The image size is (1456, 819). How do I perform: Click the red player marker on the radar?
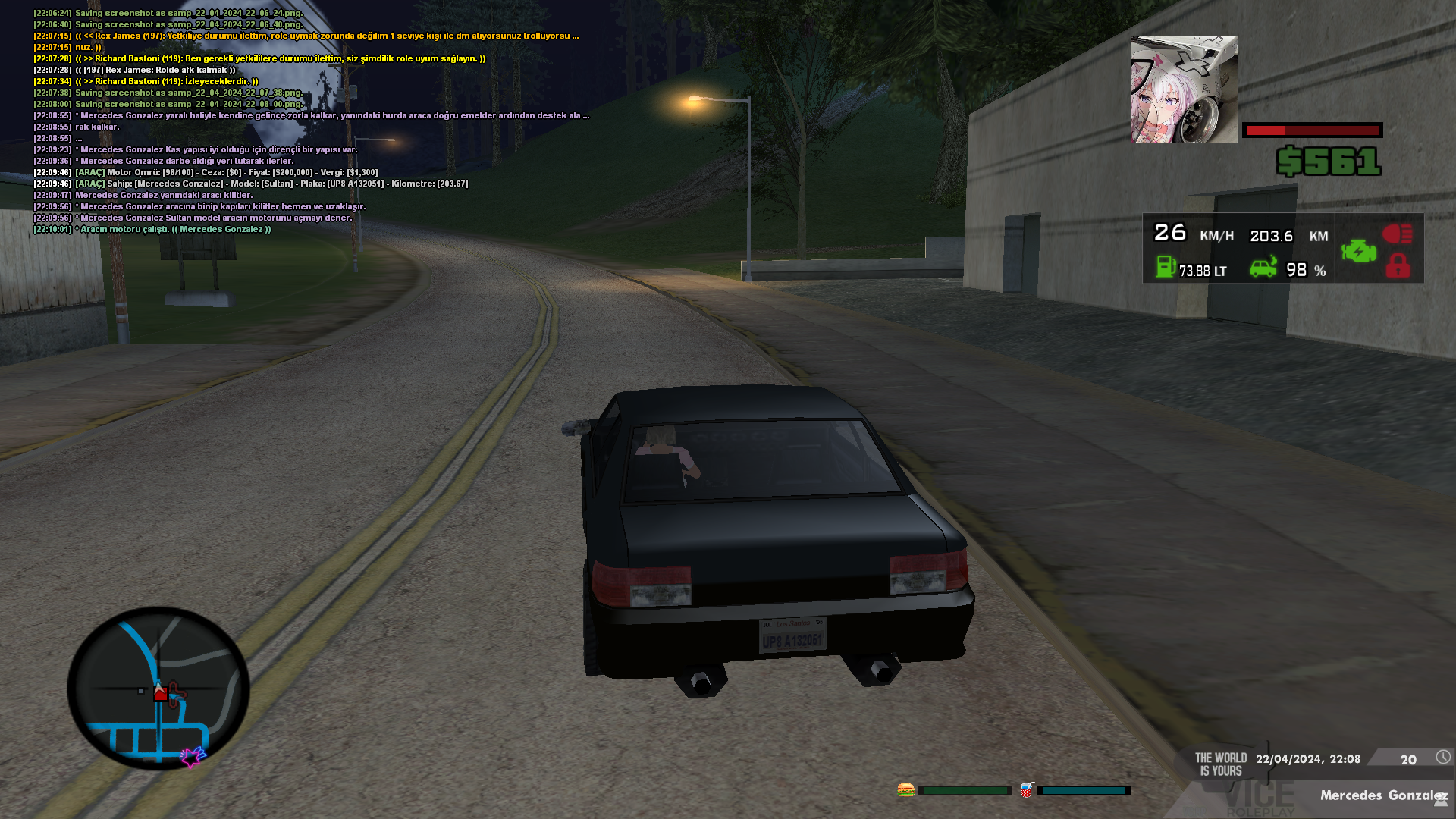pyautogui.click(x=160, y=693)
